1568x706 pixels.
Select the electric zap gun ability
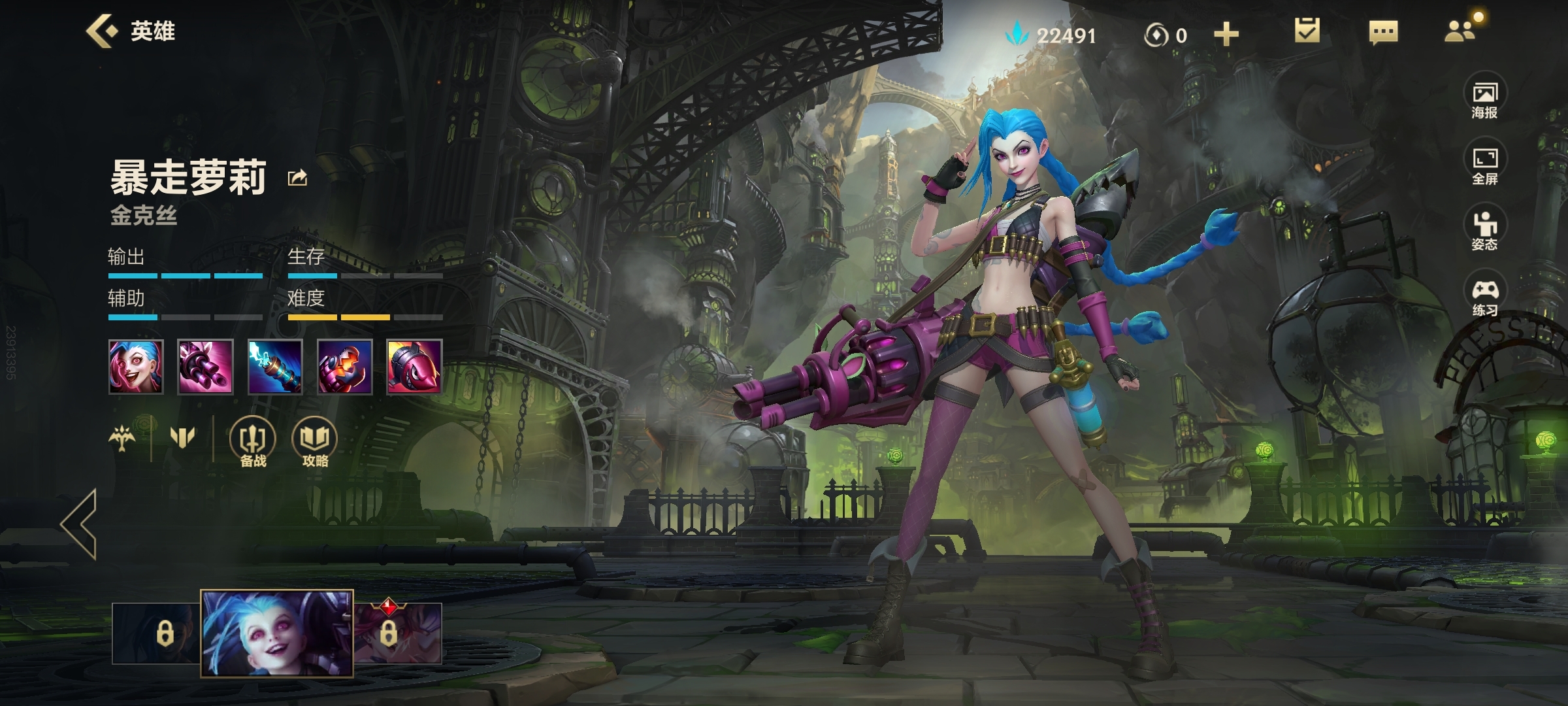(275, 367)
